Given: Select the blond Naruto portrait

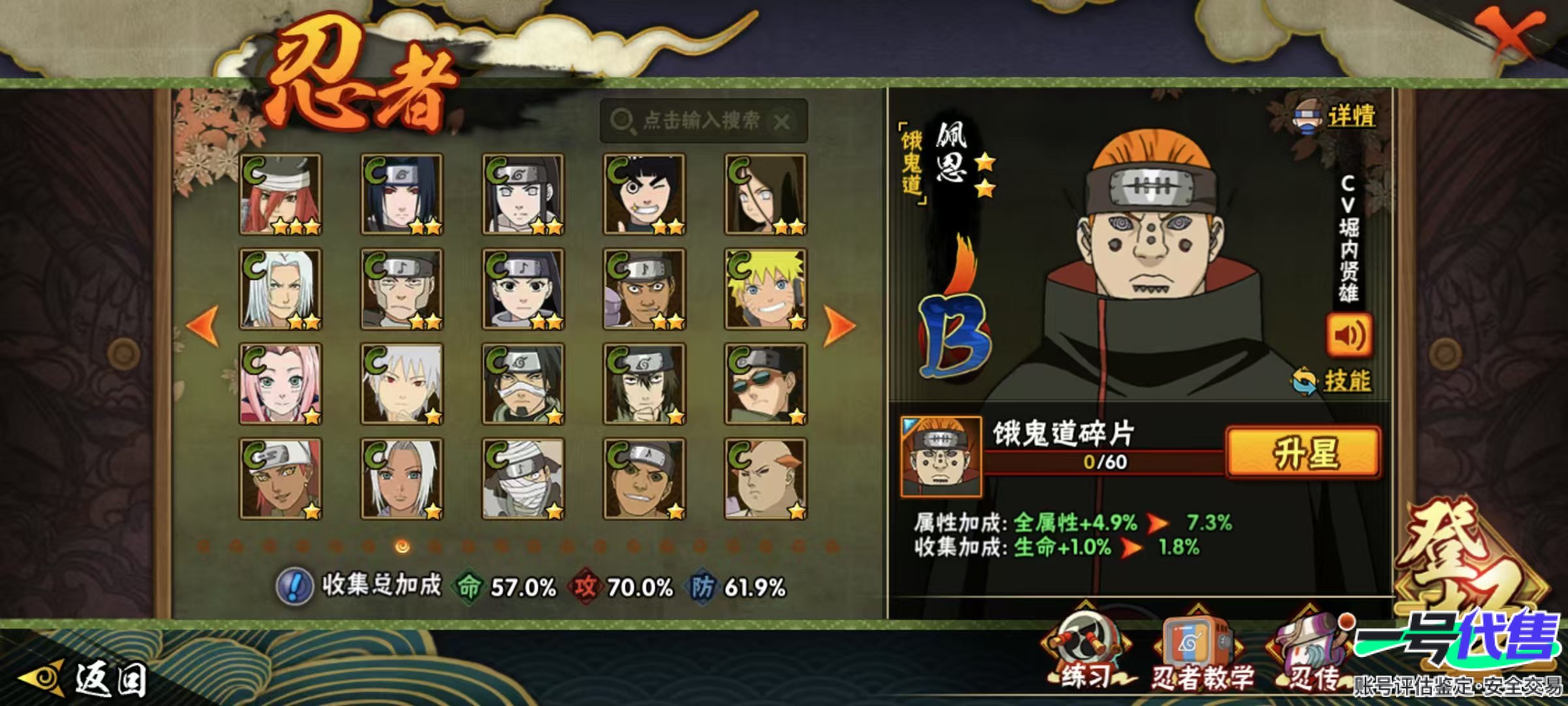Looking at the screenshot, I should point(765,289).
